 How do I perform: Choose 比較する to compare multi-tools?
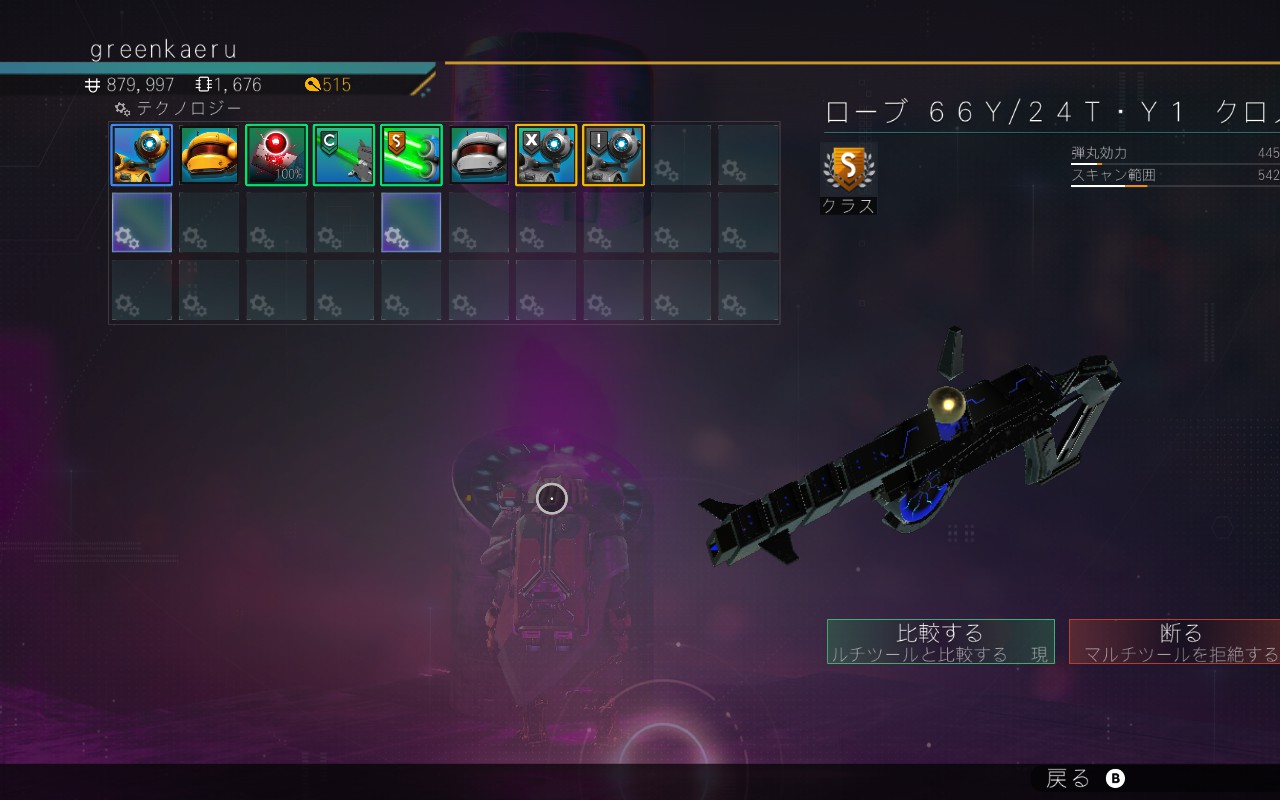[x=940, y=641]
